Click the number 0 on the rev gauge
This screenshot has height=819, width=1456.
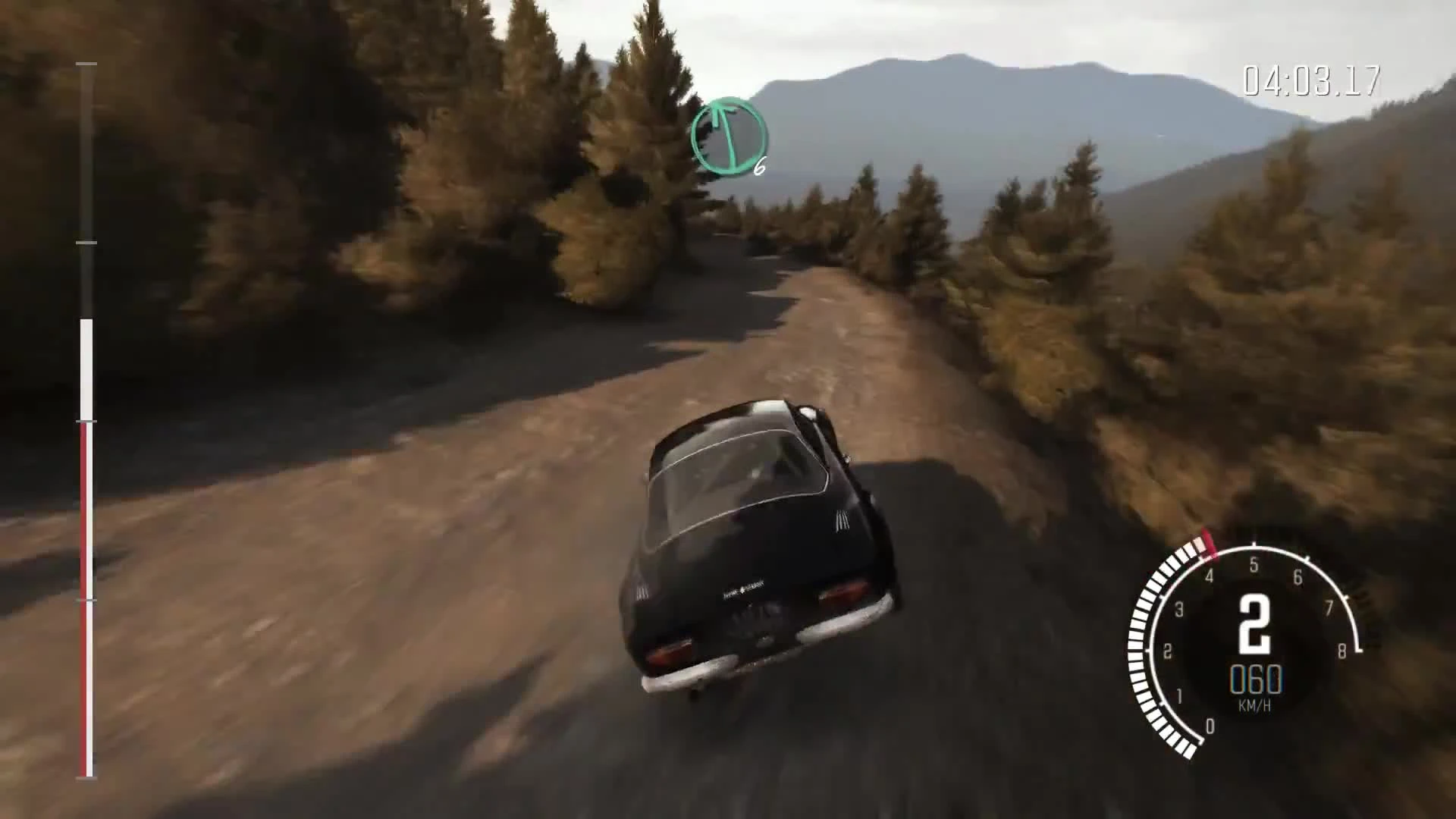point(1210,726)
